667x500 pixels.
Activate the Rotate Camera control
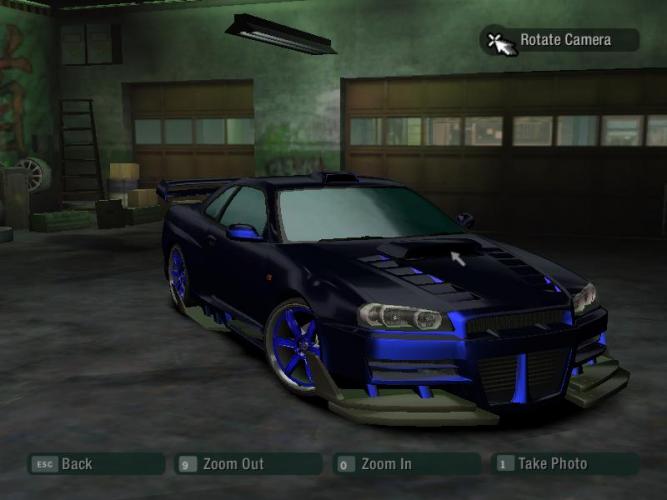click(x=560, y=40)
